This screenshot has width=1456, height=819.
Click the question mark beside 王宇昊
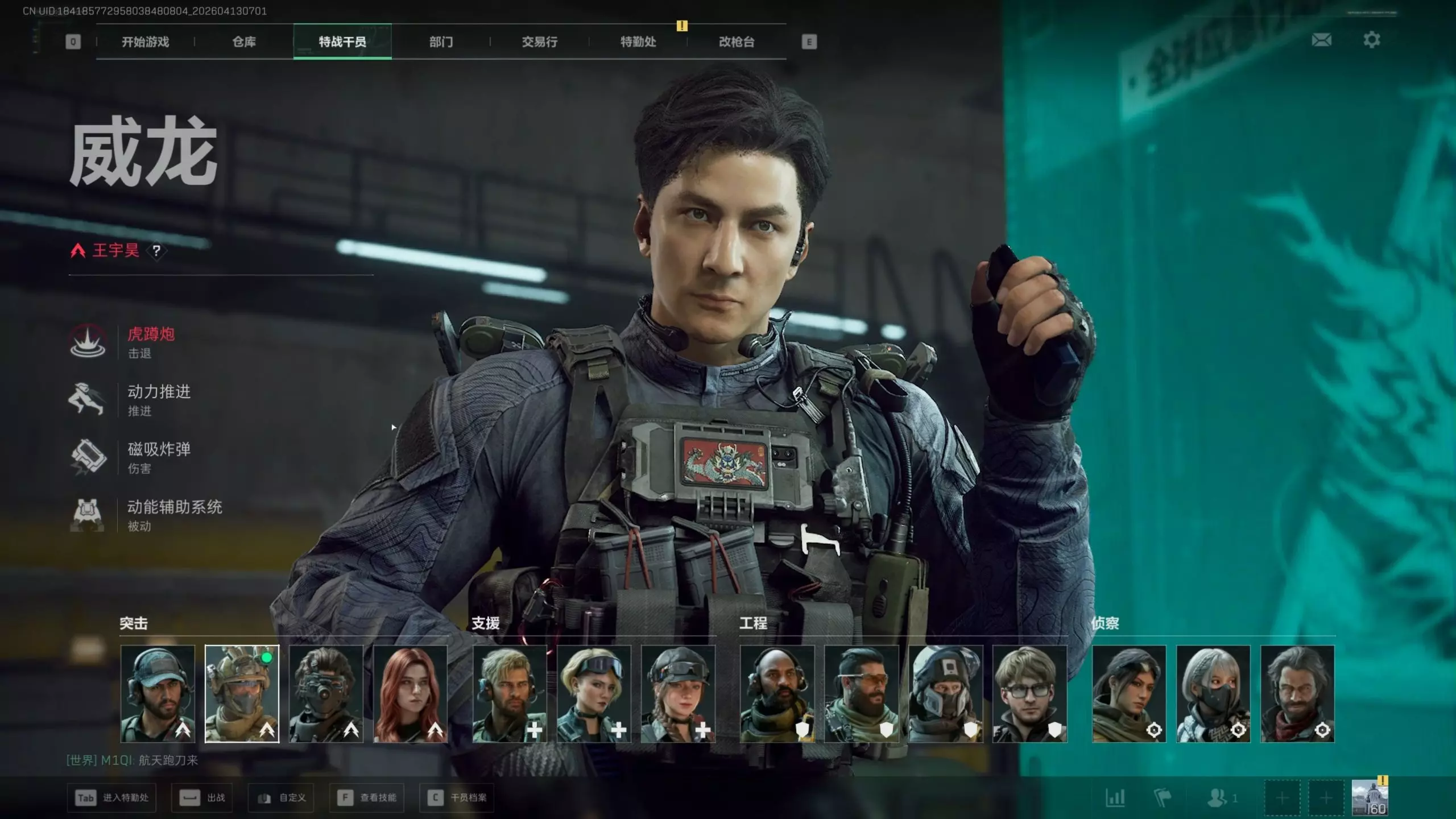point(156,251)
